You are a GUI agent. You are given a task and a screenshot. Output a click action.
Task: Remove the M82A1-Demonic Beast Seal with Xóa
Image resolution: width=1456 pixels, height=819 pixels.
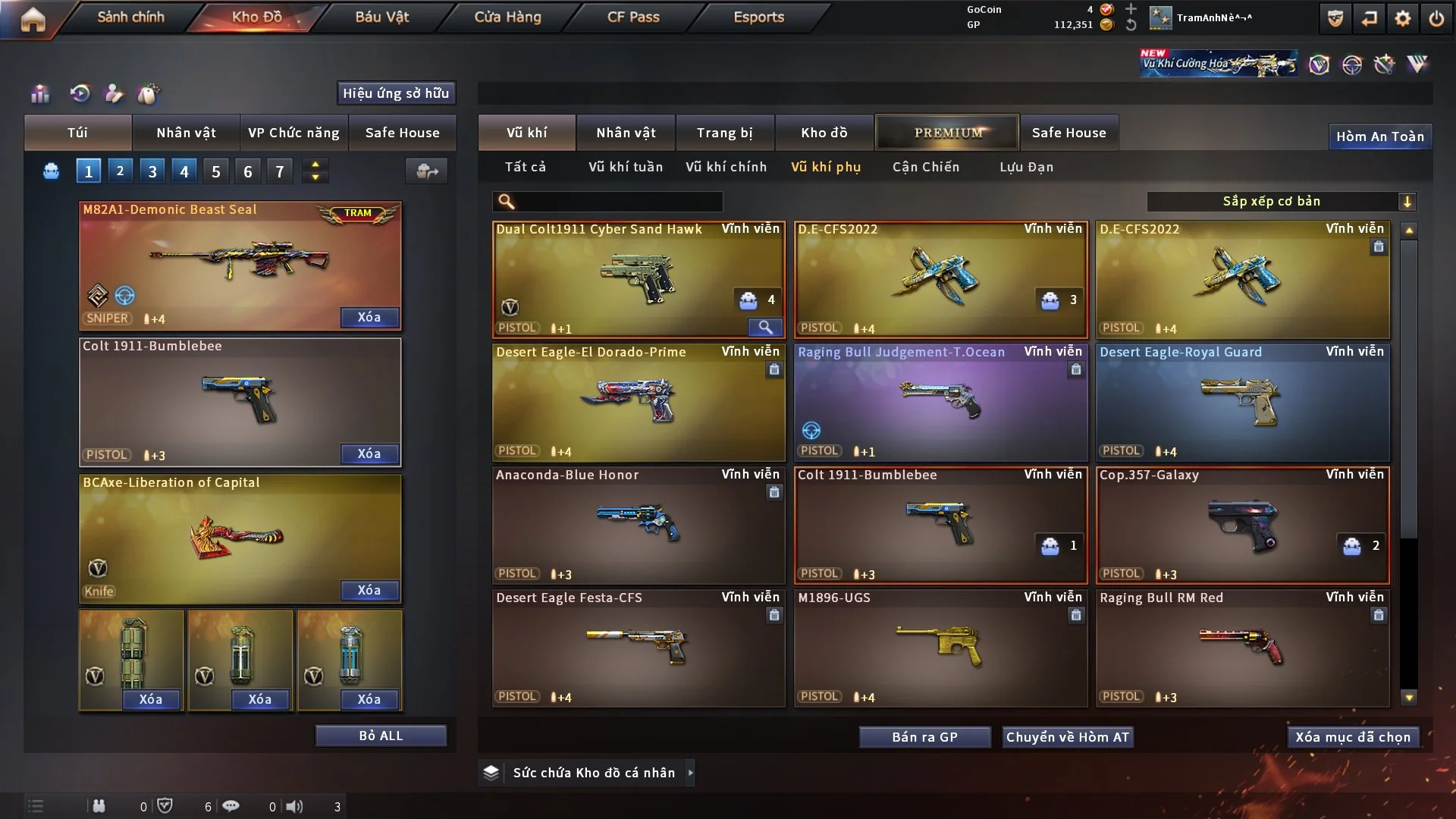coord(369,317)
